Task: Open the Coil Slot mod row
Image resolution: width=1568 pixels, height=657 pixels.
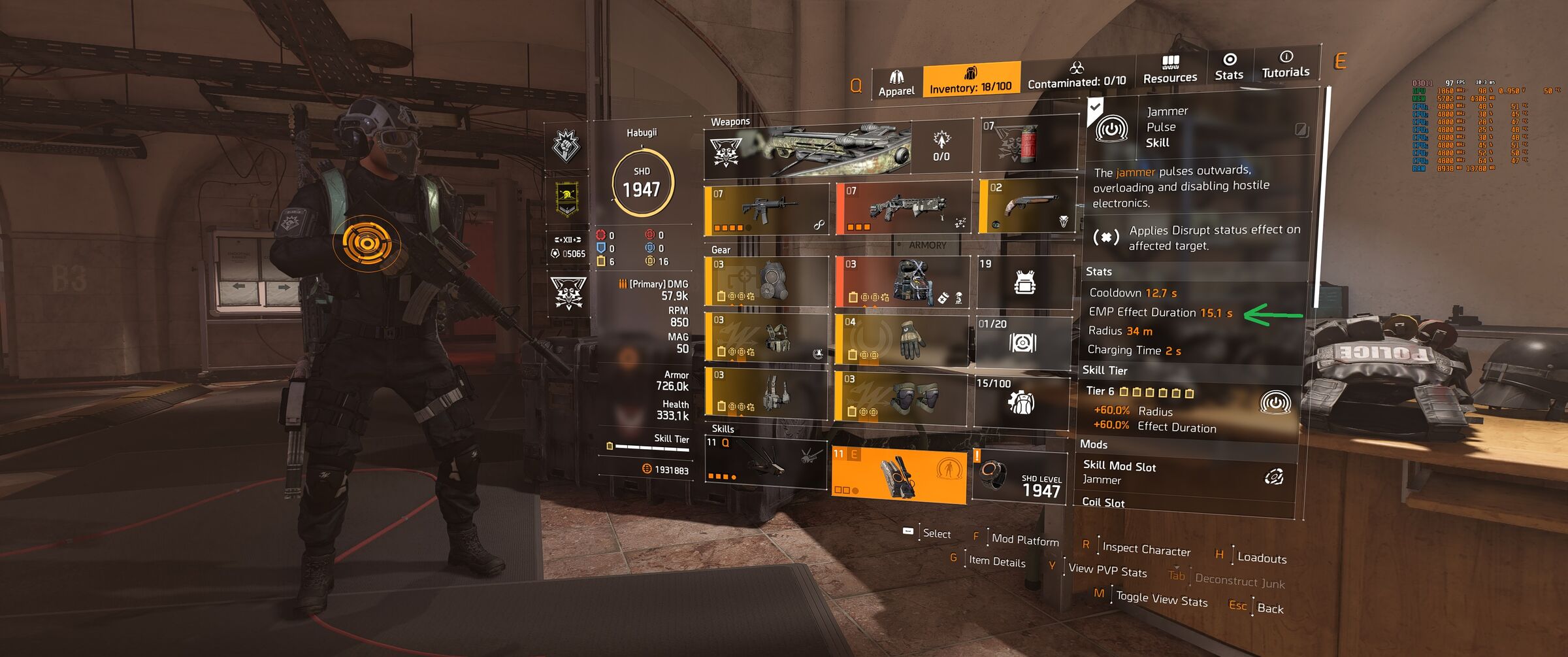Action: [1184, 503]
